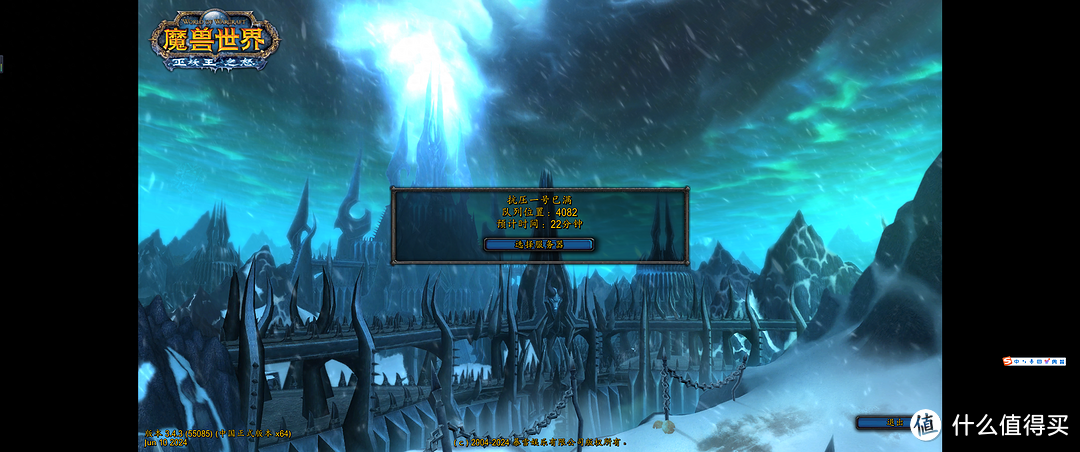This screenshot has width=1080, height=452.
Task: Click the 选择服务器 button in queue dialog
Action: click(x=539, y=244)
